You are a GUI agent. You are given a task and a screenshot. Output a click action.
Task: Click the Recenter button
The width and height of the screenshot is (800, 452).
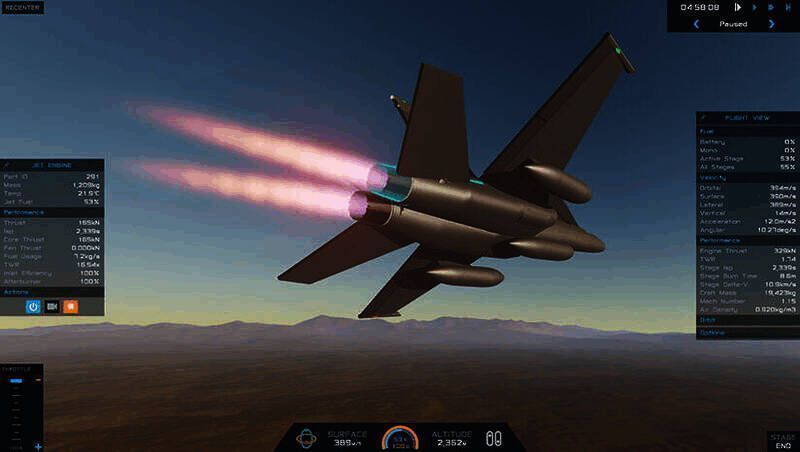22,7
